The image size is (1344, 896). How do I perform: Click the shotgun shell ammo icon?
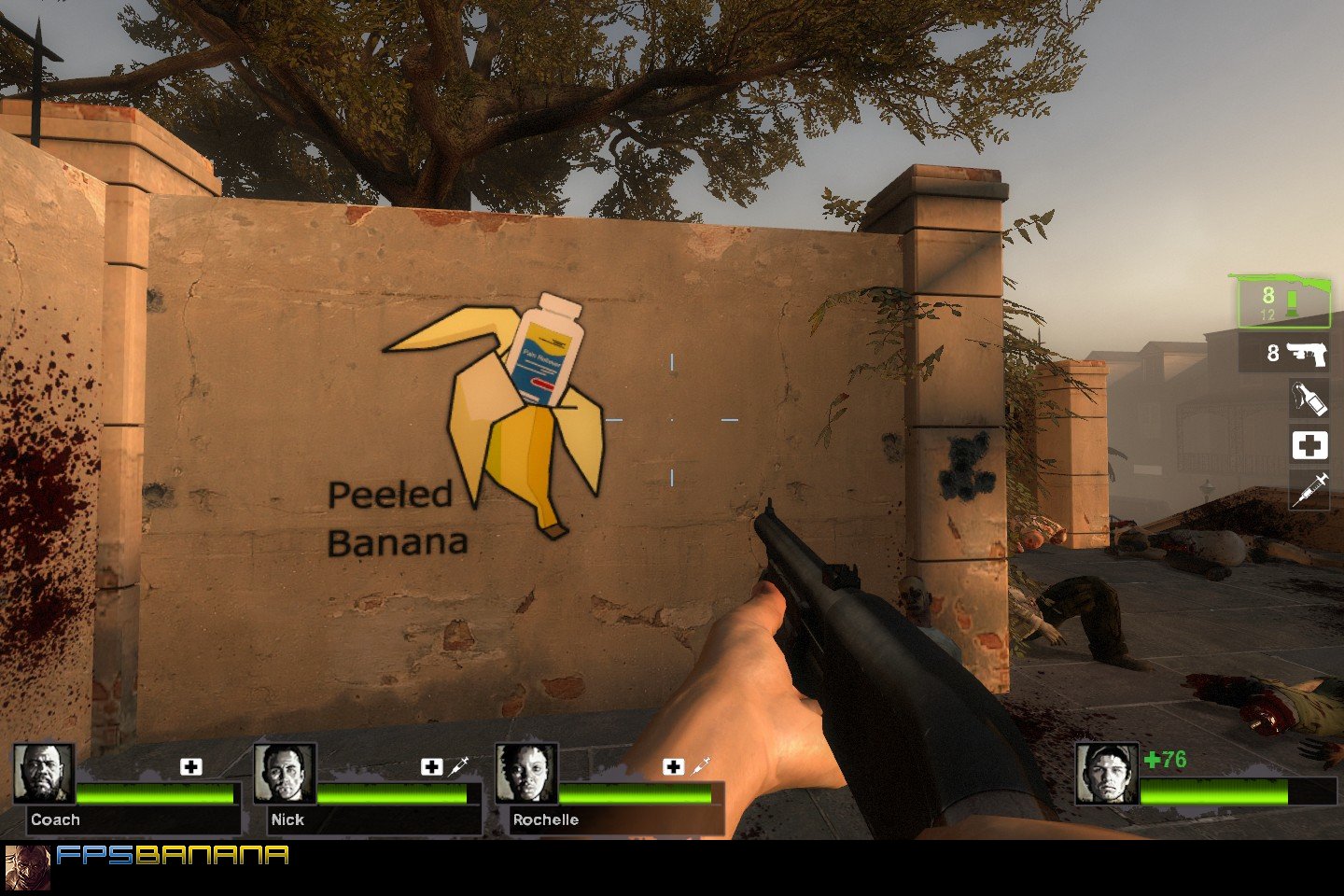(1293, 301)
